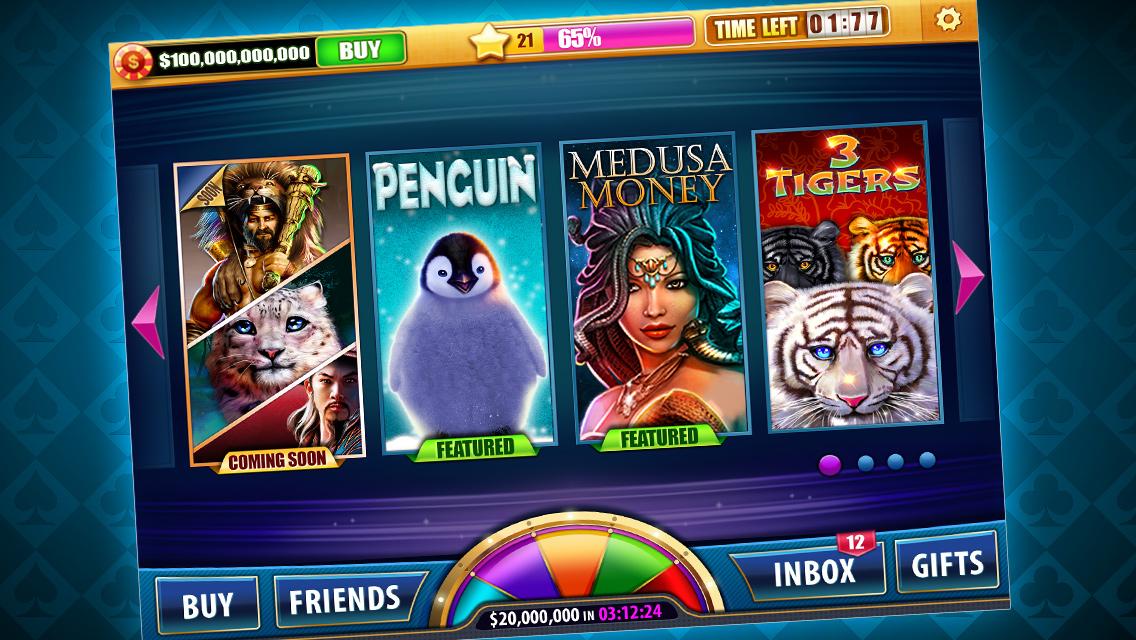This screenshot has width=1136, height=640.
Task: Open the Inbox with 12 messages
Action: point(815,571)
